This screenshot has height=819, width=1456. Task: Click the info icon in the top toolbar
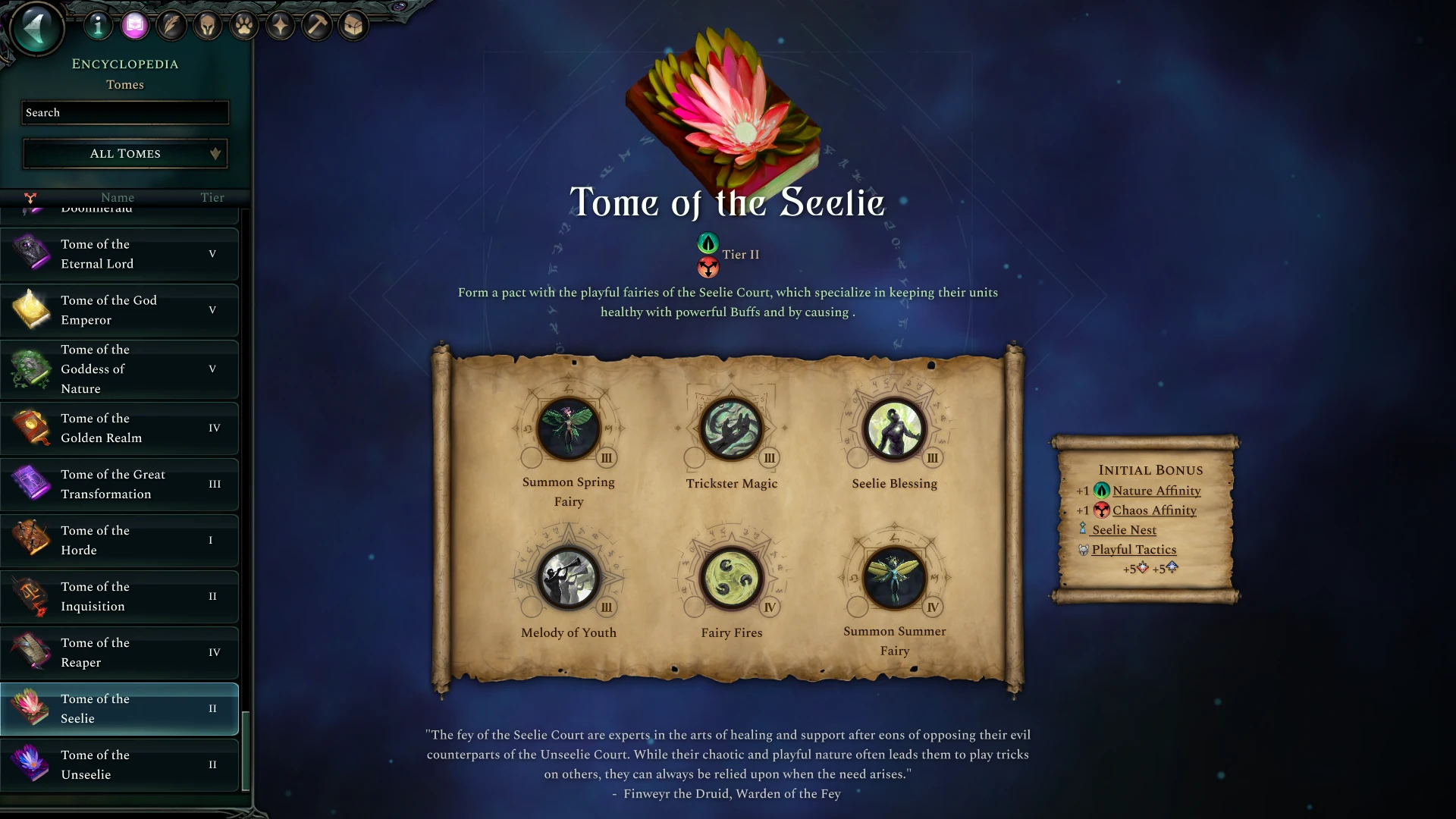tap(98, 25)
